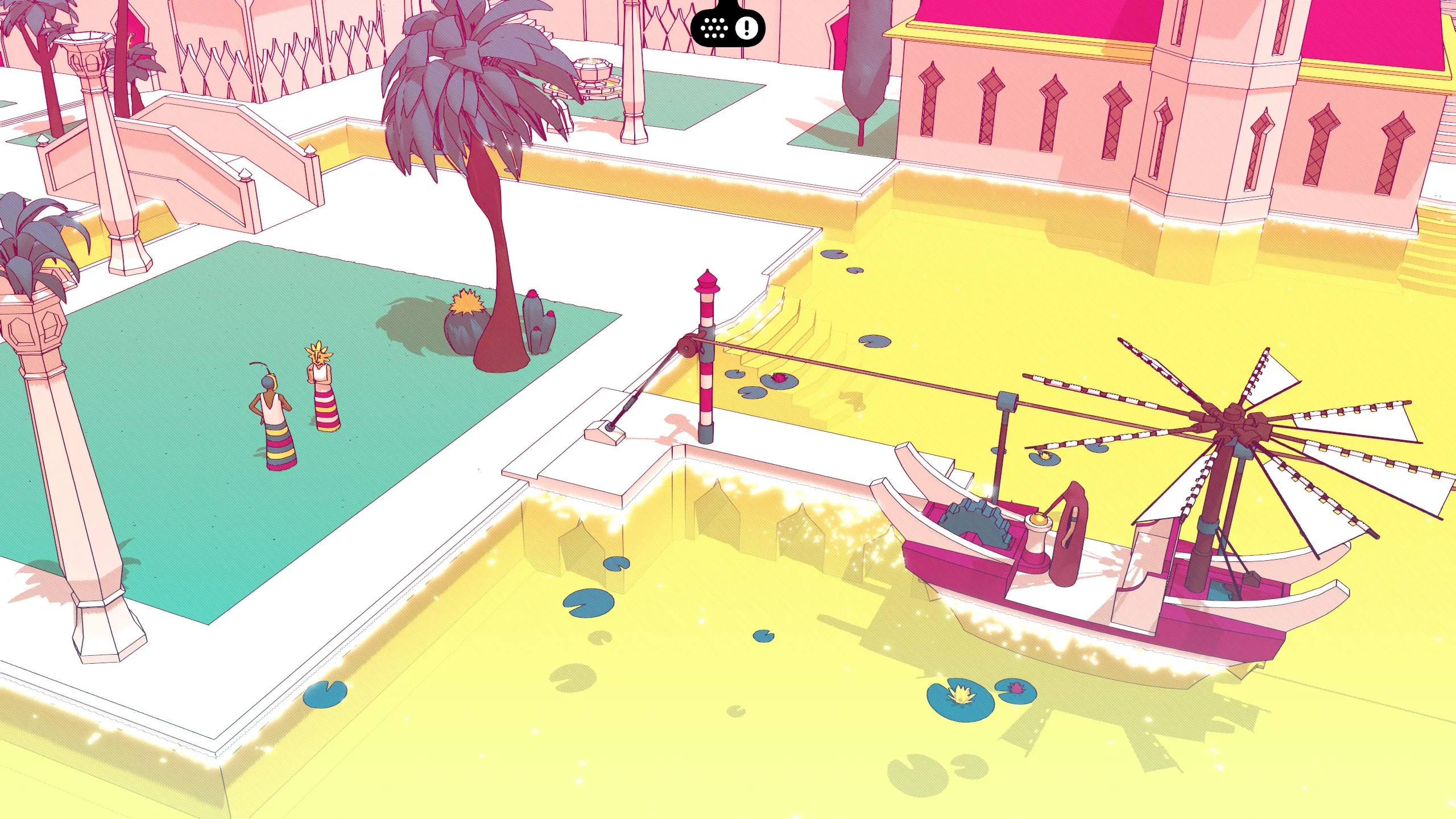Open the dotted grid menu icon

tap(714, 27)
